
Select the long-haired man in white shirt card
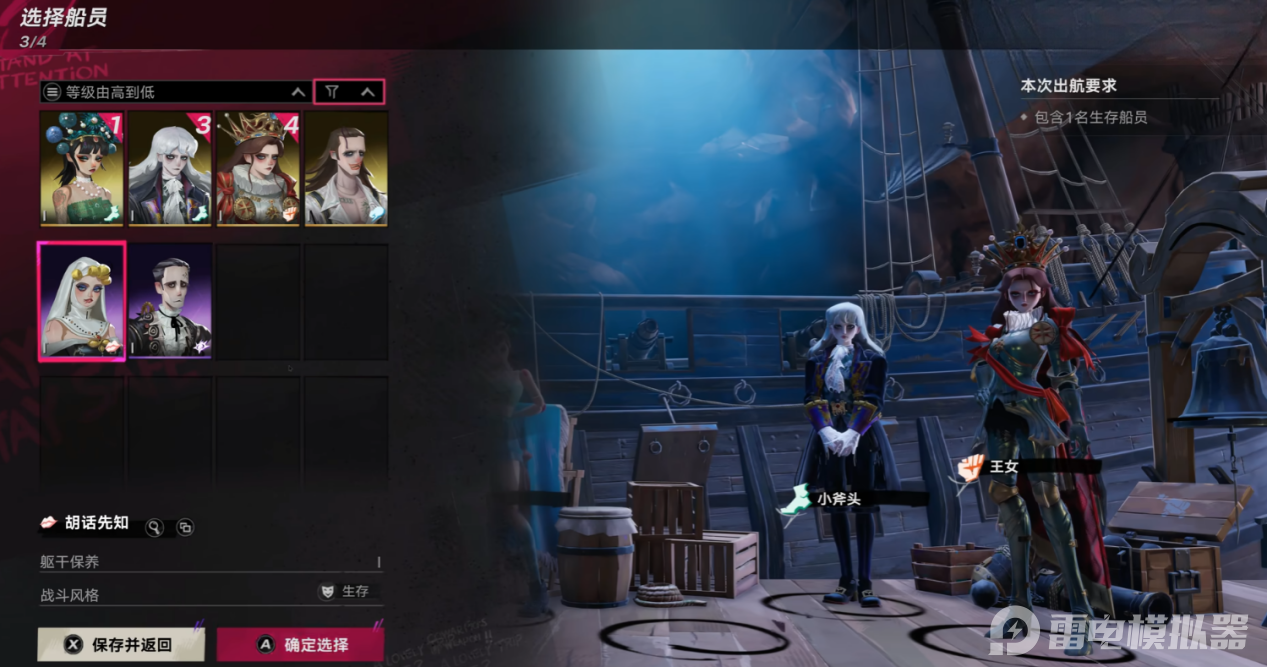coord(346,168)
